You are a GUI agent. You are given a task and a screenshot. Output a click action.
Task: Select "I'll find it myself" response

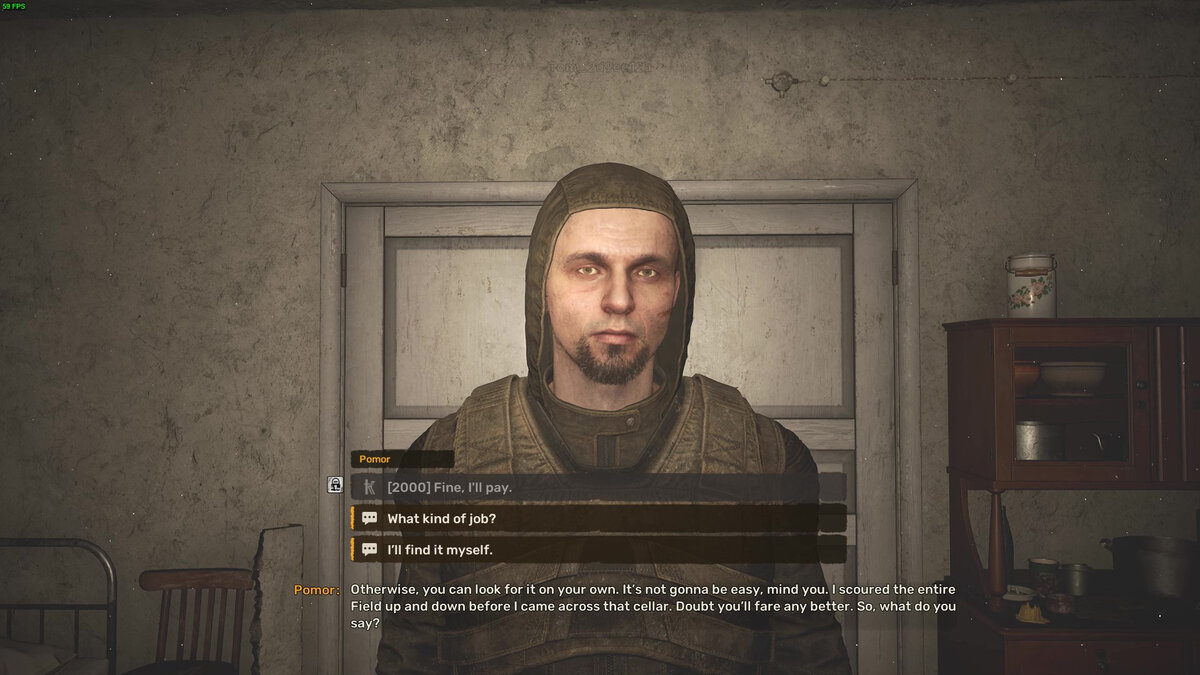click(597, 549)
